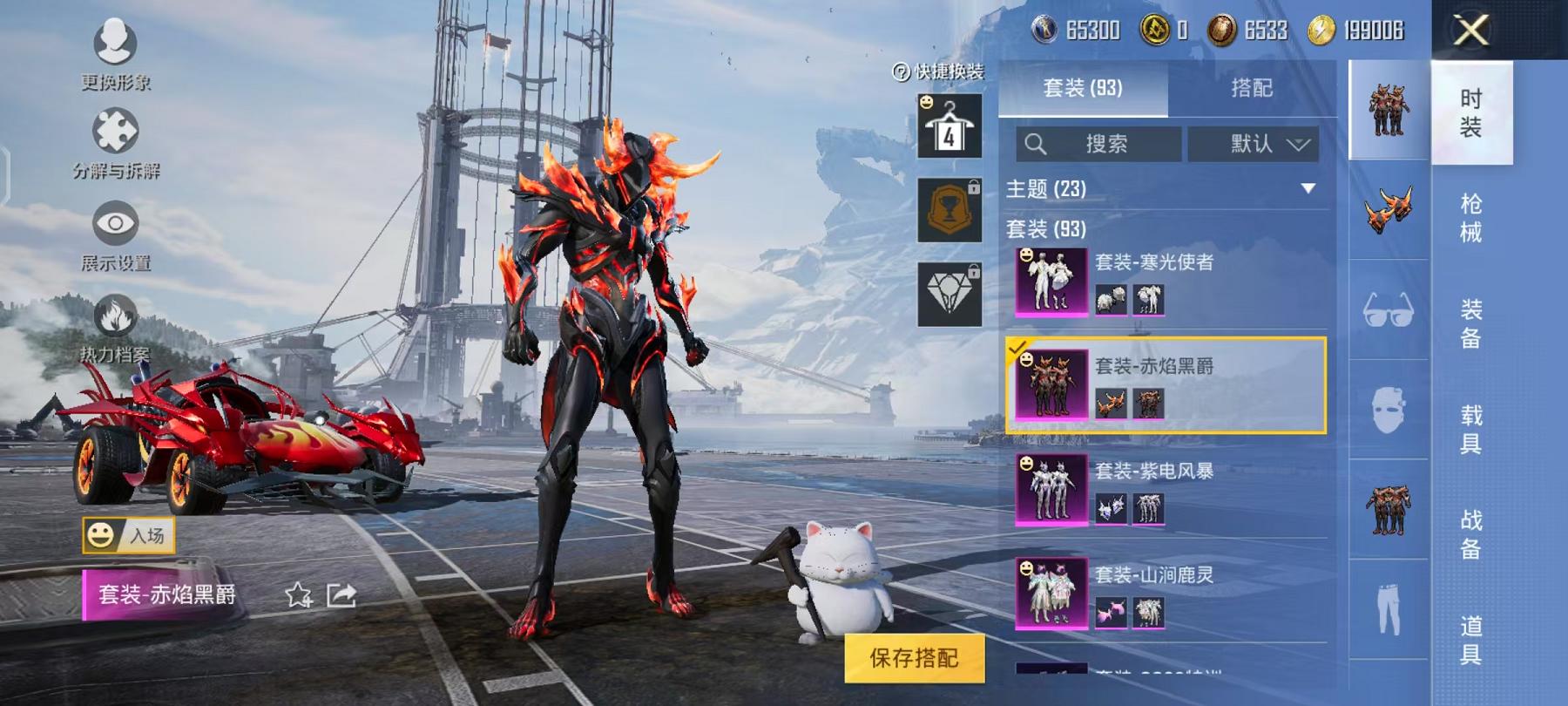Open 分解与拆解 puzzle piece icon
Viewport: 1568px width, 706px height.
click(115, 143)
